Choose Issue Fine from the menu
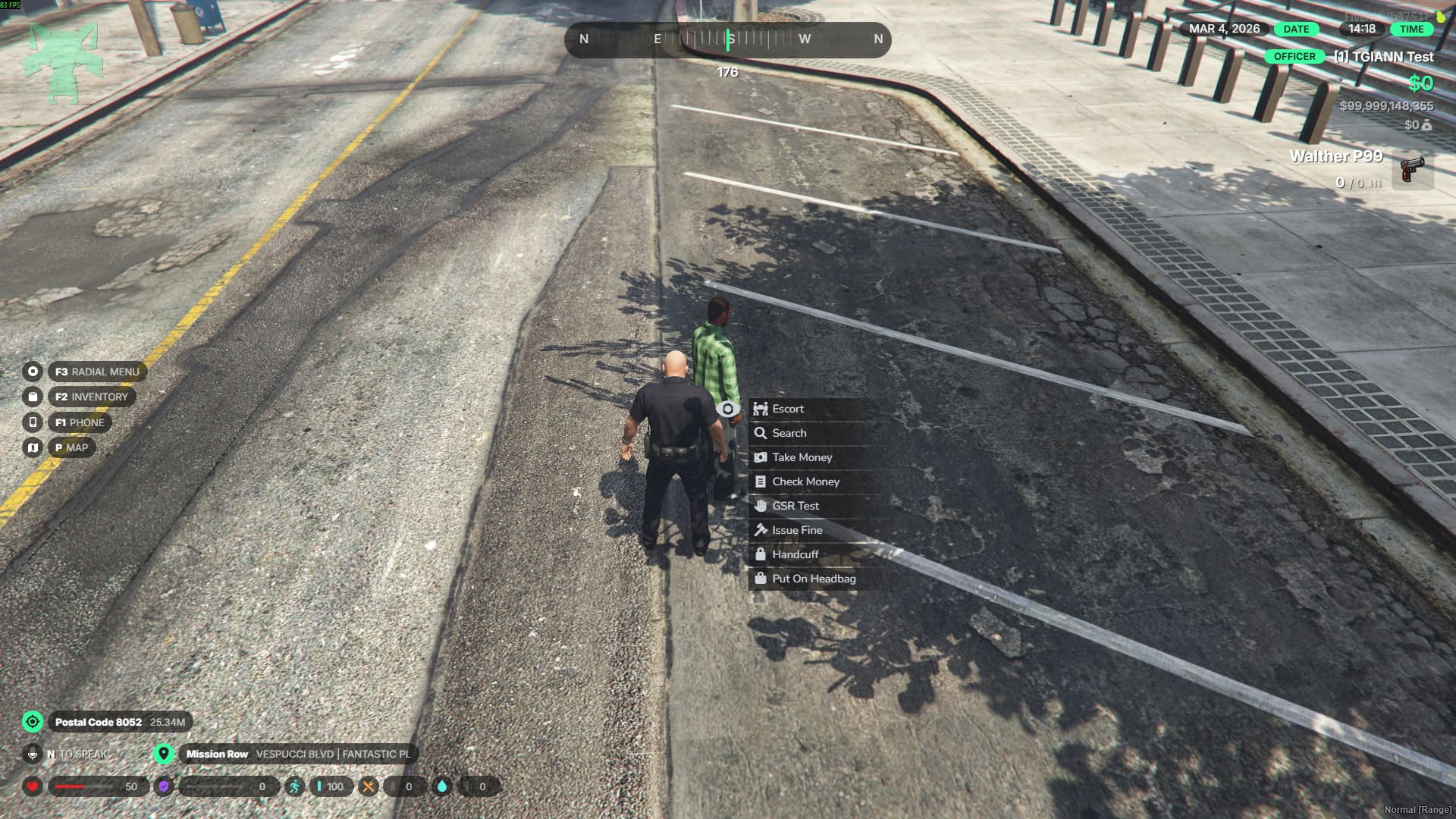Image resolution: width=1456 pixels, height=819 pixels. pyautogui.click(x=796, y=530)
